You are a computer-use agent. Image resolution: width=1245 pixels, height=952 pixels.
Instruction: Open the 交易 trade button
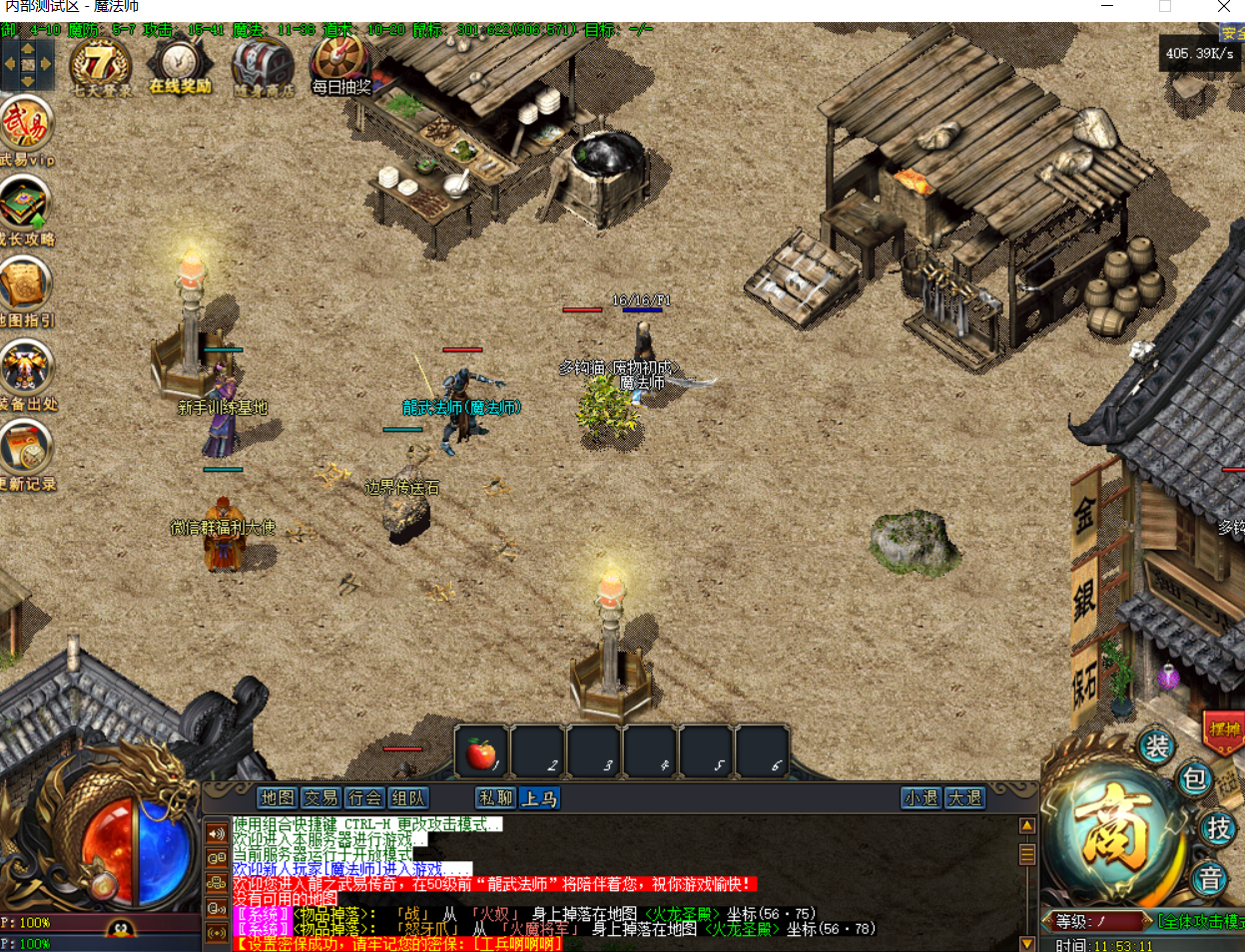(x=321, y=798)
